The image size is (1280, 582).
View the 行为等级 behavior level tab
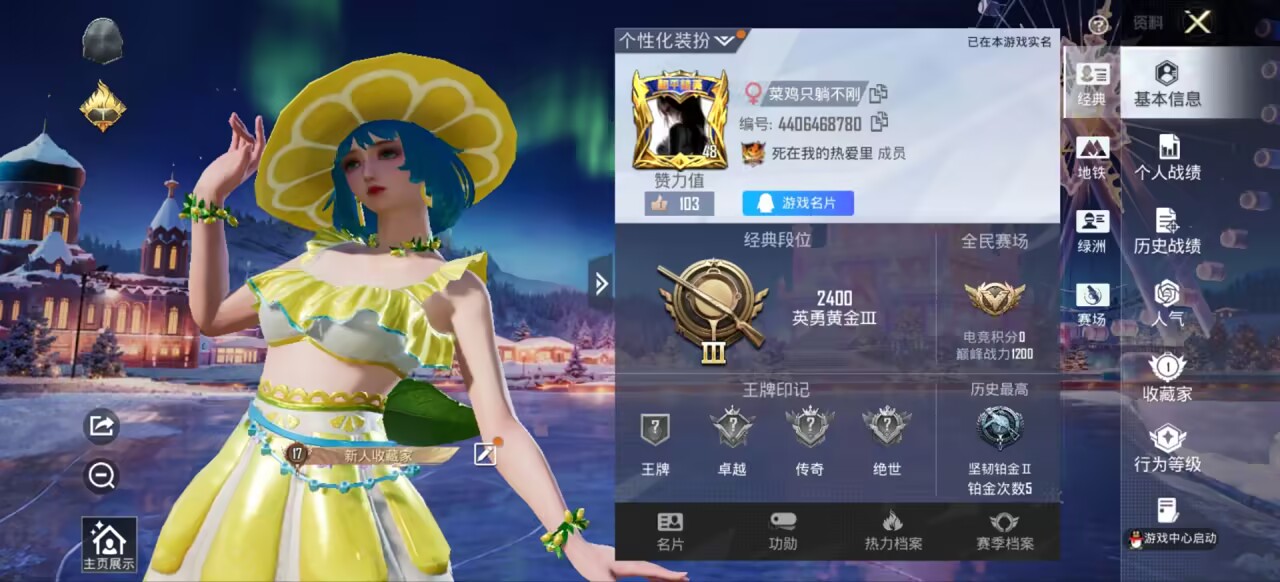click(1167, 449)
